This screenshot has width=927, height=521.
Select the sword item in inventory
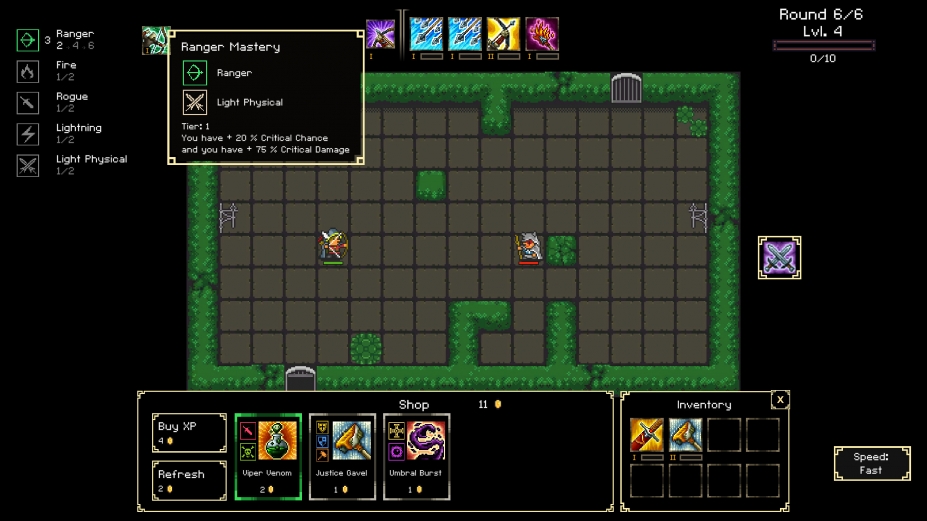pos(647,435)
